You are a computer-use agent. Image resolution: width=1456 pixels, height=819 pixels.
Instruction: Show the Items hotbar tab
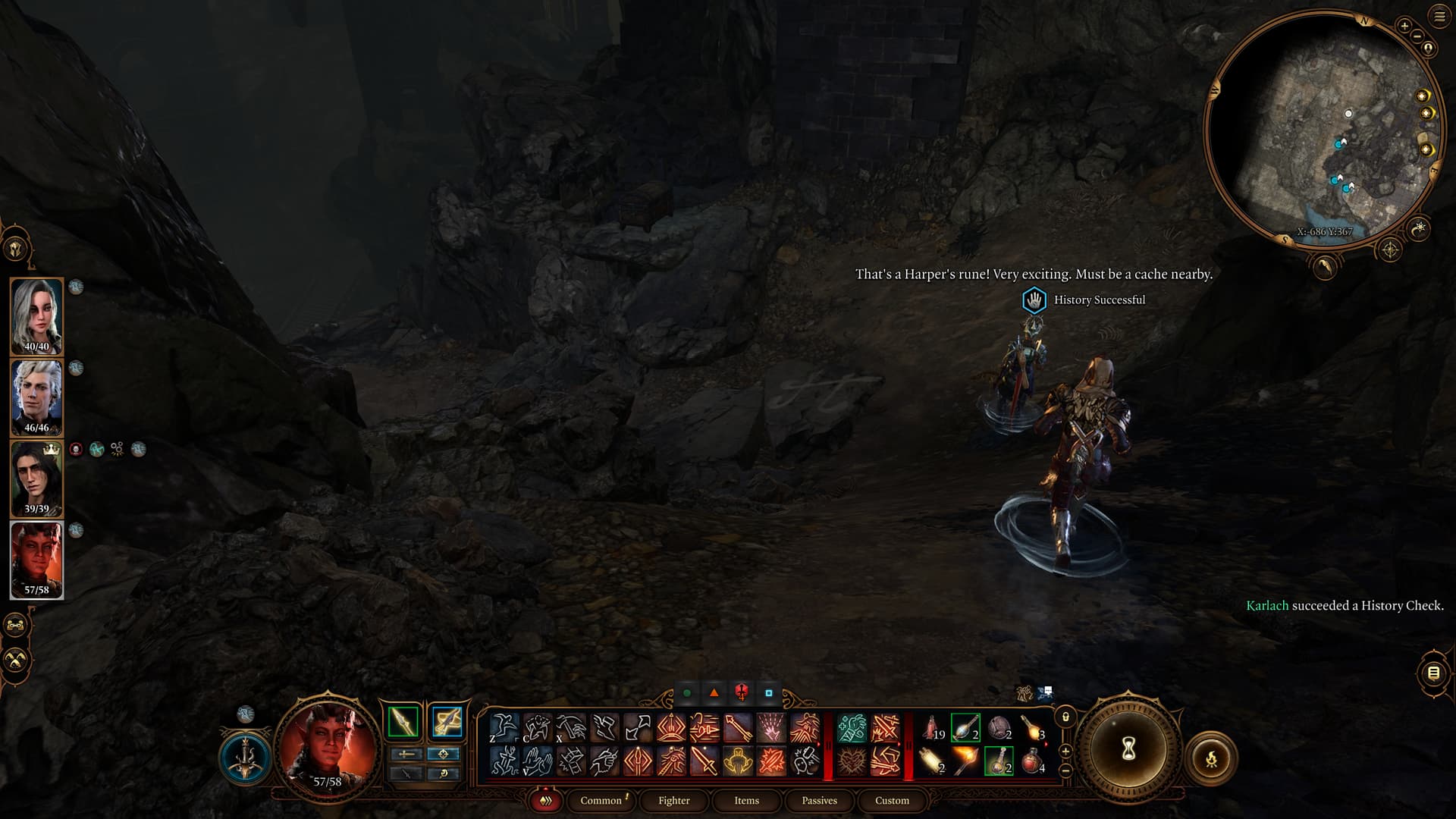(746, 800)
